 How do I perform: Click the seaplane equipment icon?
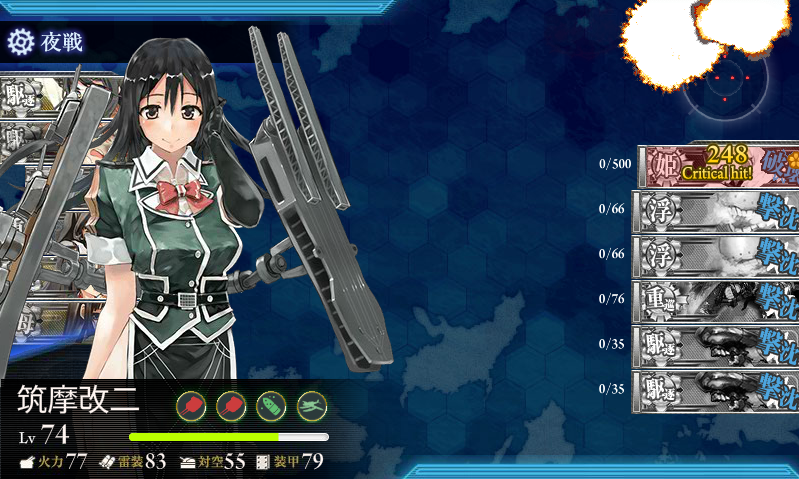point(312,405)
